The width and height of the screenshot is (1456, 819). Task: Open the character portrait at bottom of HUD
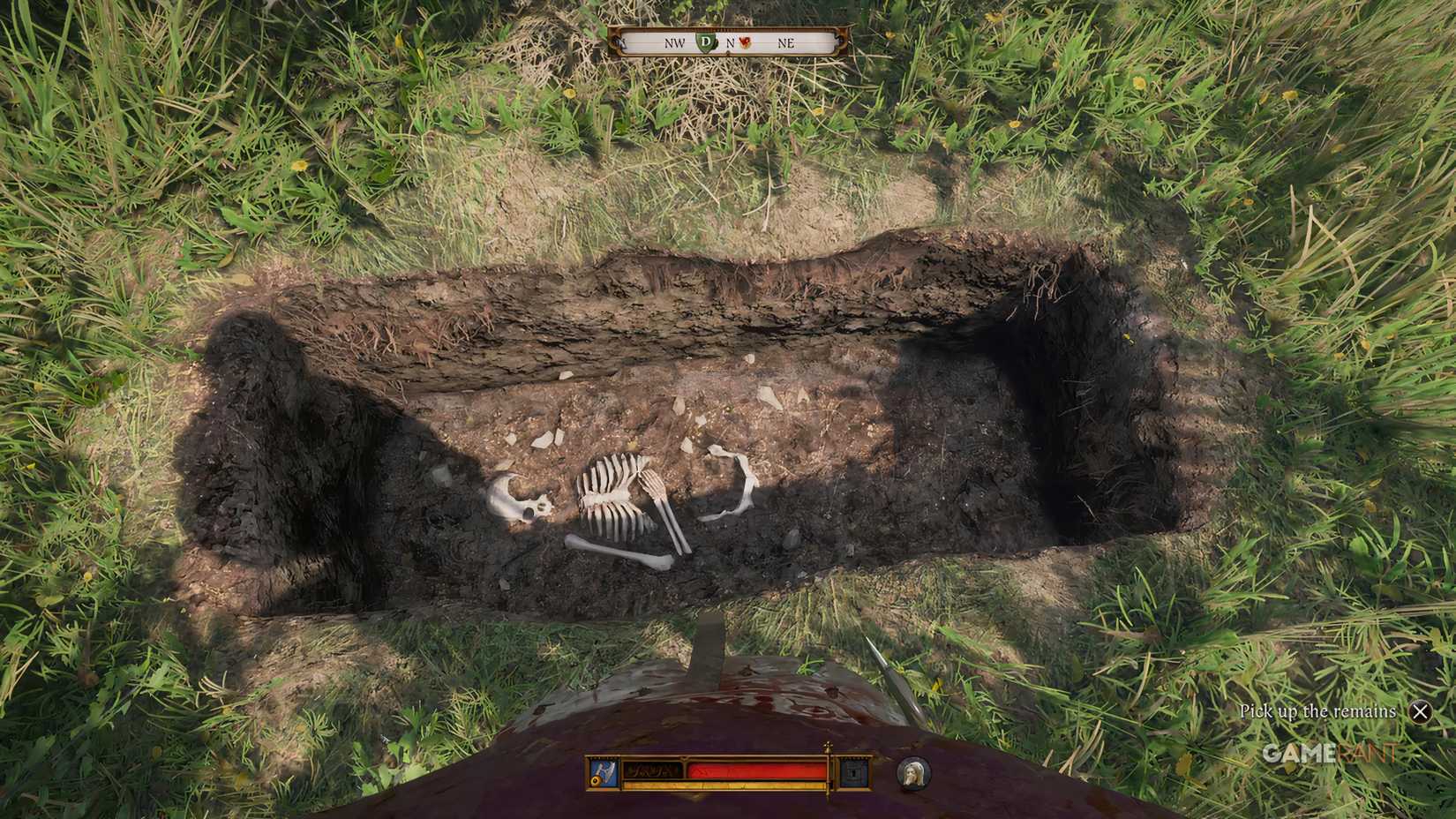(x=913, y=774)
